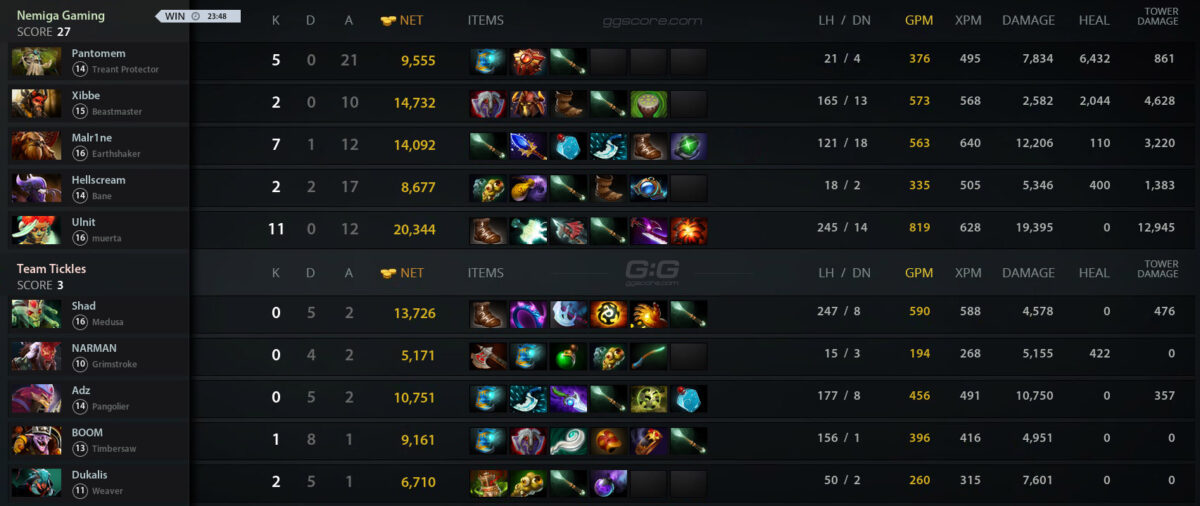Inspect Earthshaker's Aghanim's Scepter item

pos(528,146)
